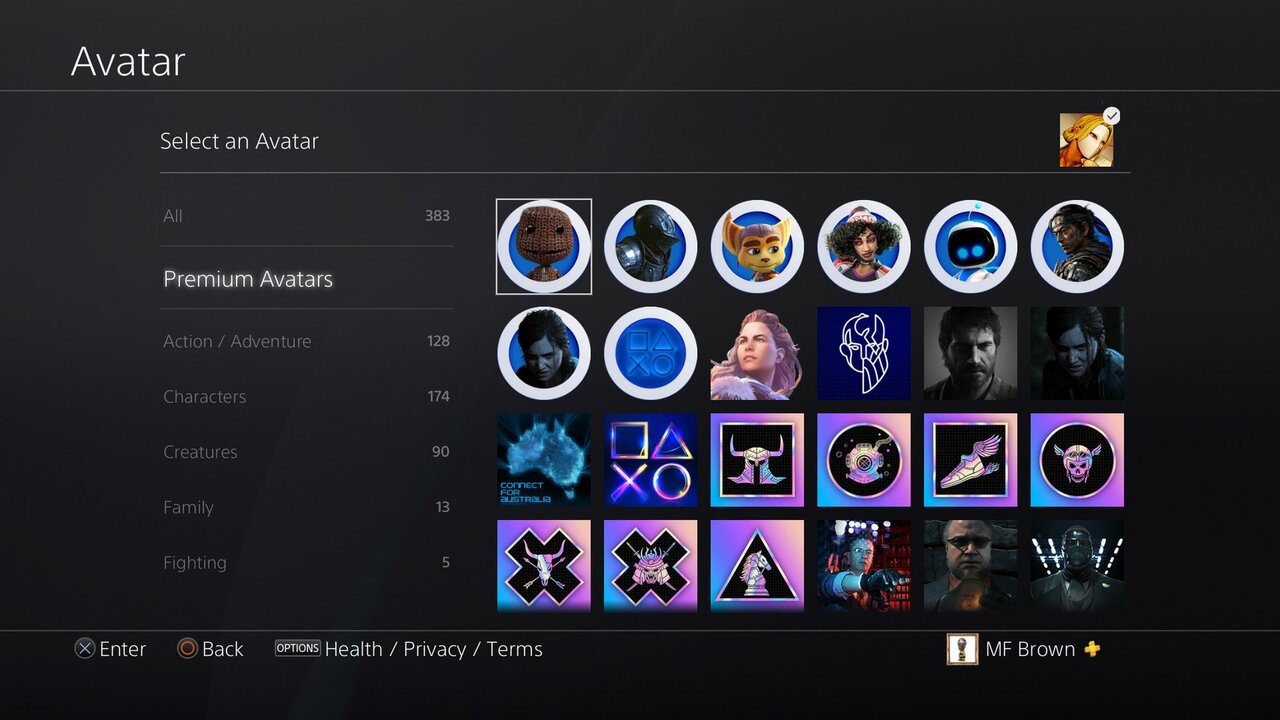1280x720 pixels.
Task: Select the Aloy from Horizon avatar
Action: pyautogui.click(x=757, y=352)
